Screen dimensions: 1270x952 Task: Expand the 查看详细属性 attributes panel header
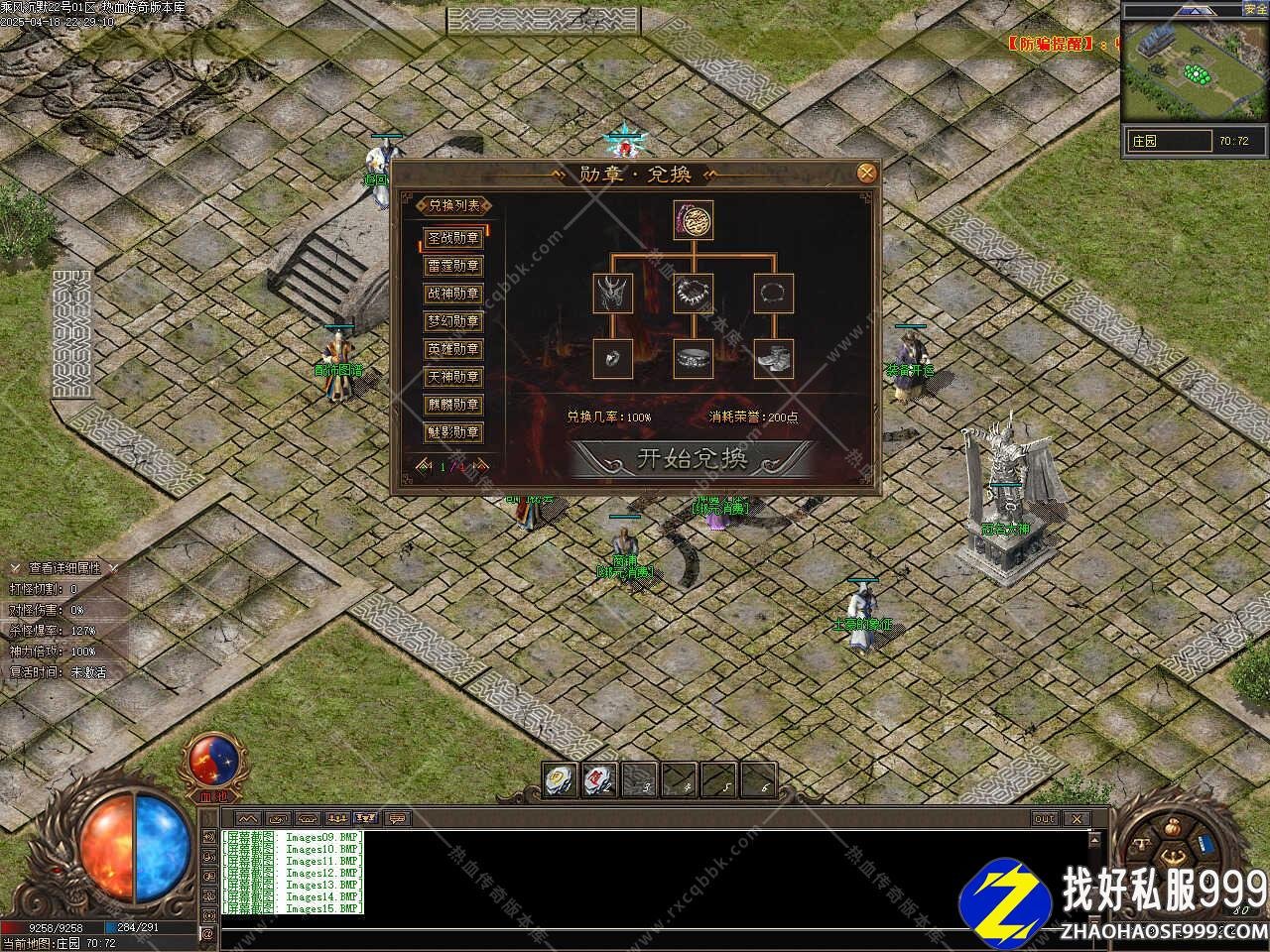63,568
